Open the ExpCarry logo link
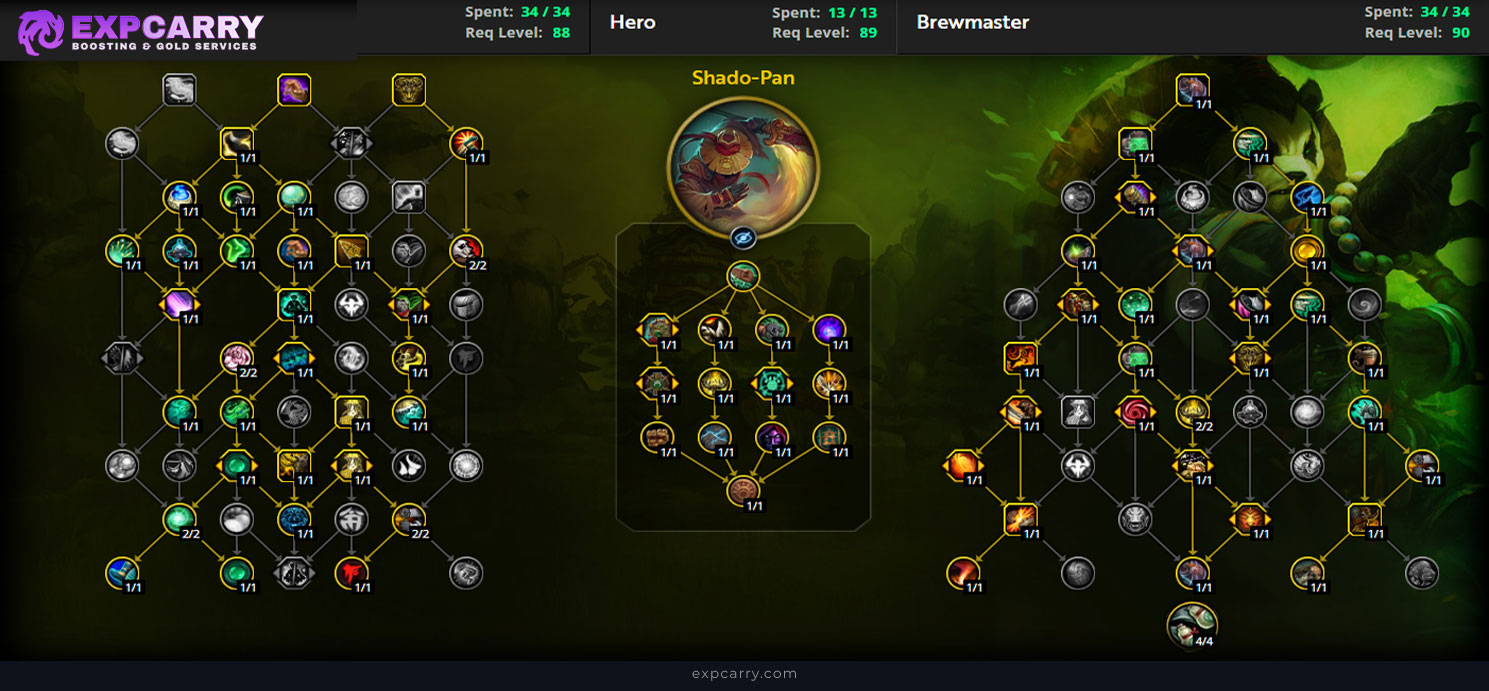The height and width of the screenshot is (691, 1489). (142, 31)
